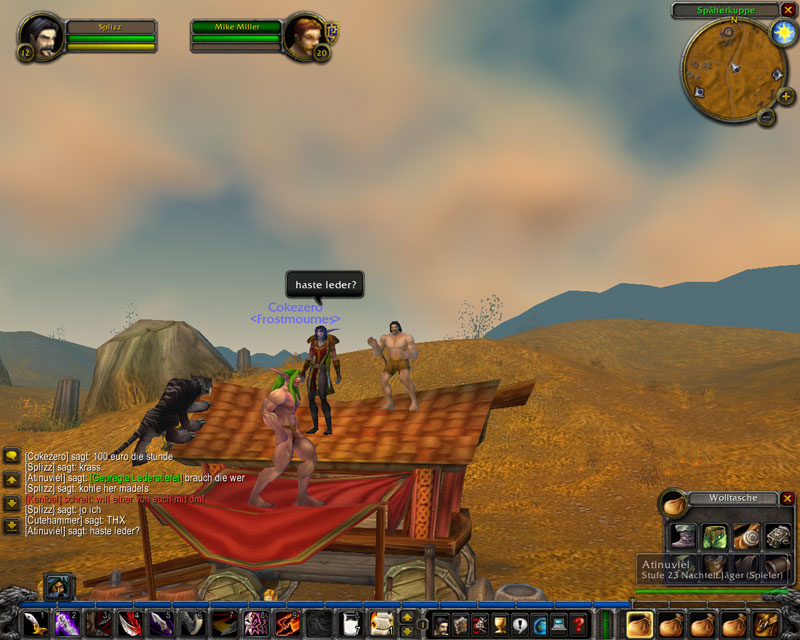Open the main menu computer button
This screenshot has height=640, width=800.
[x=559, y=624]
